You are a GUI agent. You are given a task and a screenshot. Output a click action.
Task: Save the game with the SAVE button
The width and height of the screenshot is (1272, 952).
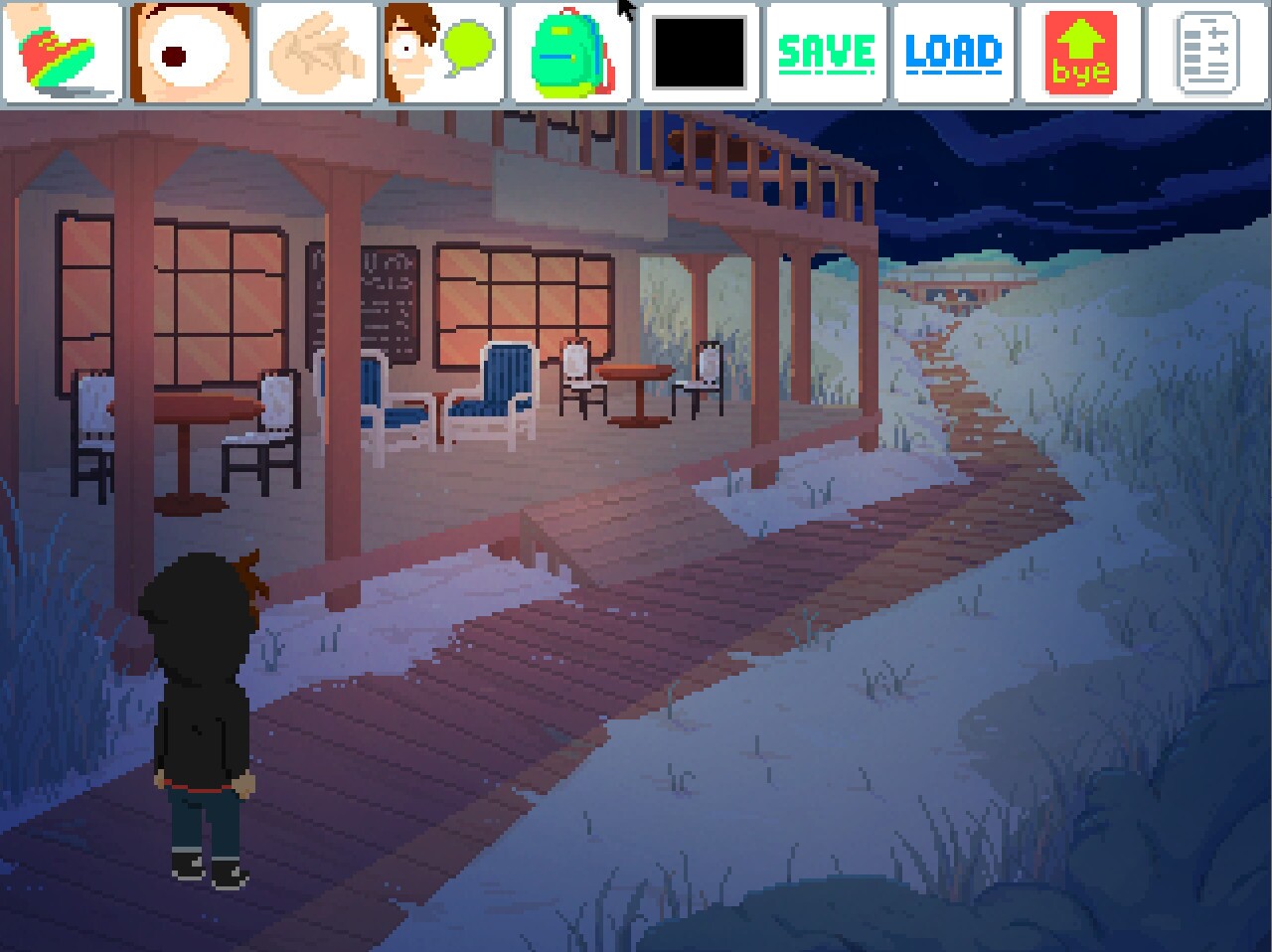[826, 55]
